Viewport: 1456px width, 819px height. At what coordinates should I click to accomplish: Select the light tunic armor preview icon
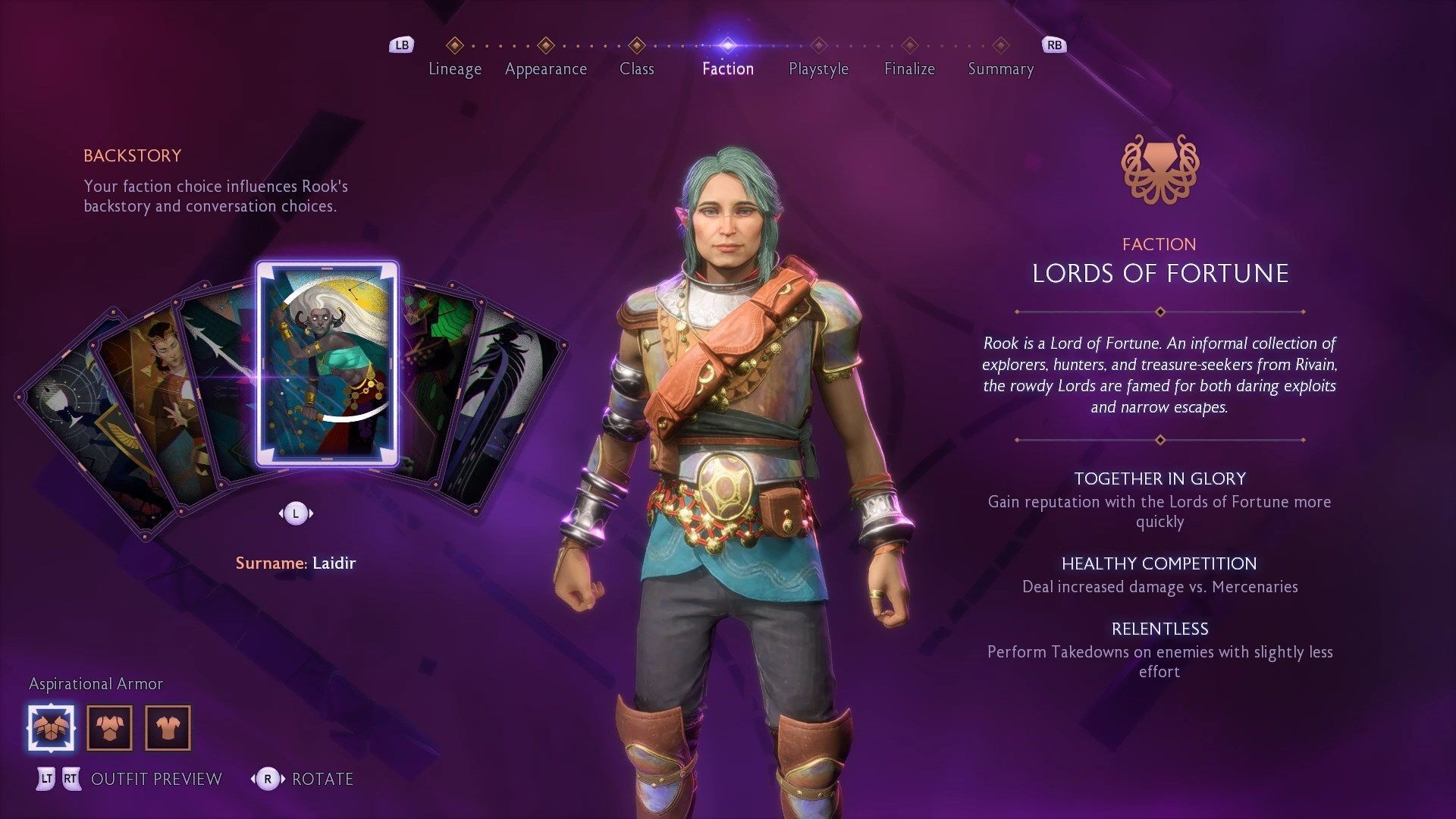[168, 728]
